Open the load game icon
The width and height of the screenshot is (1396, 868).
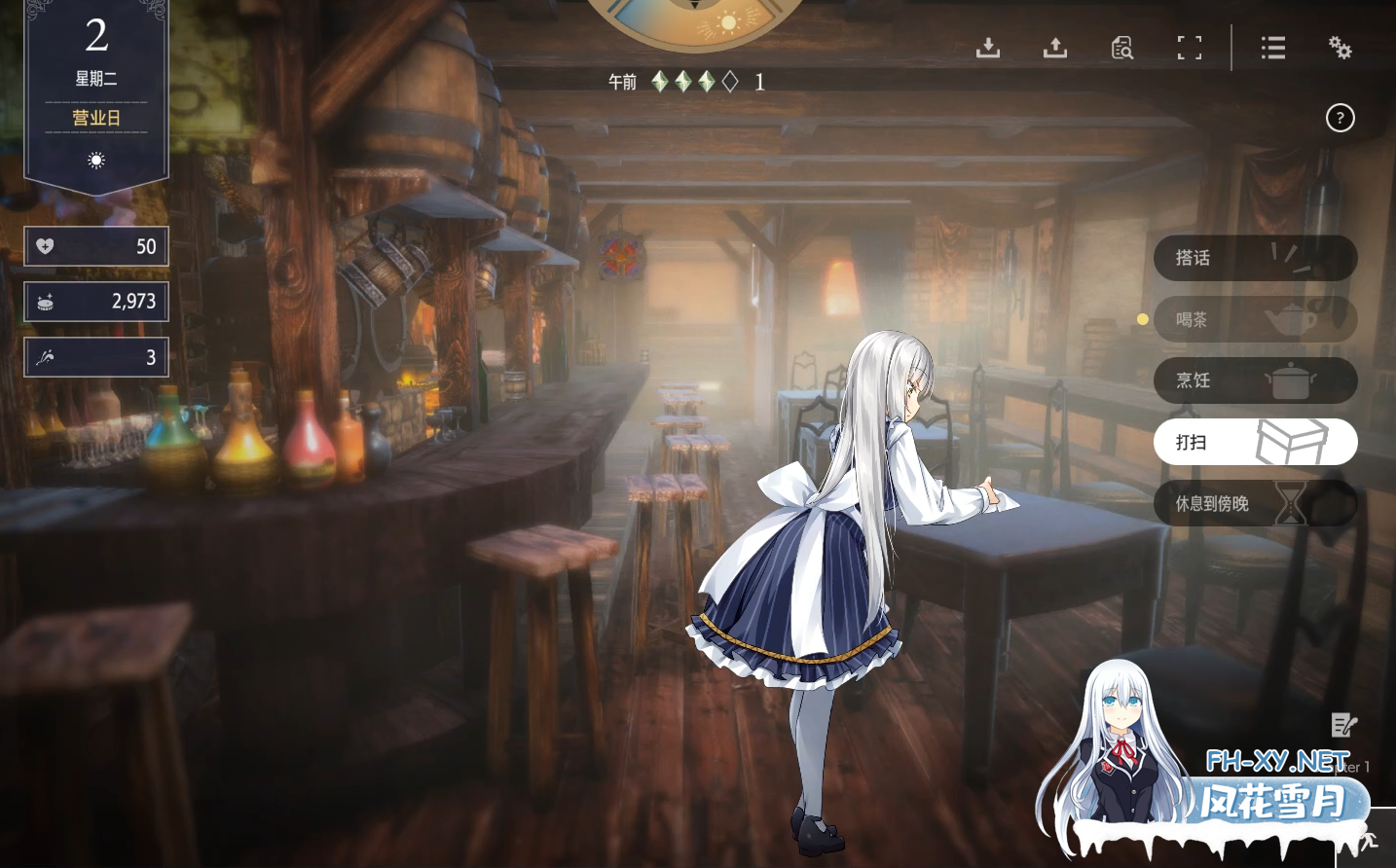tap(1055, 48)
